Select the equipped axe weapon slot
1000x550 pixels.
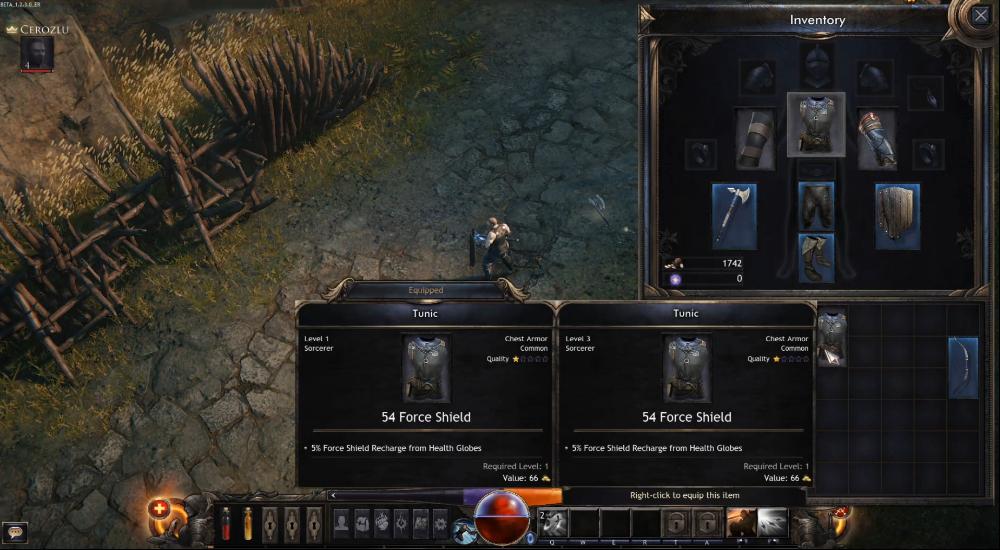(x=734, y=215)
